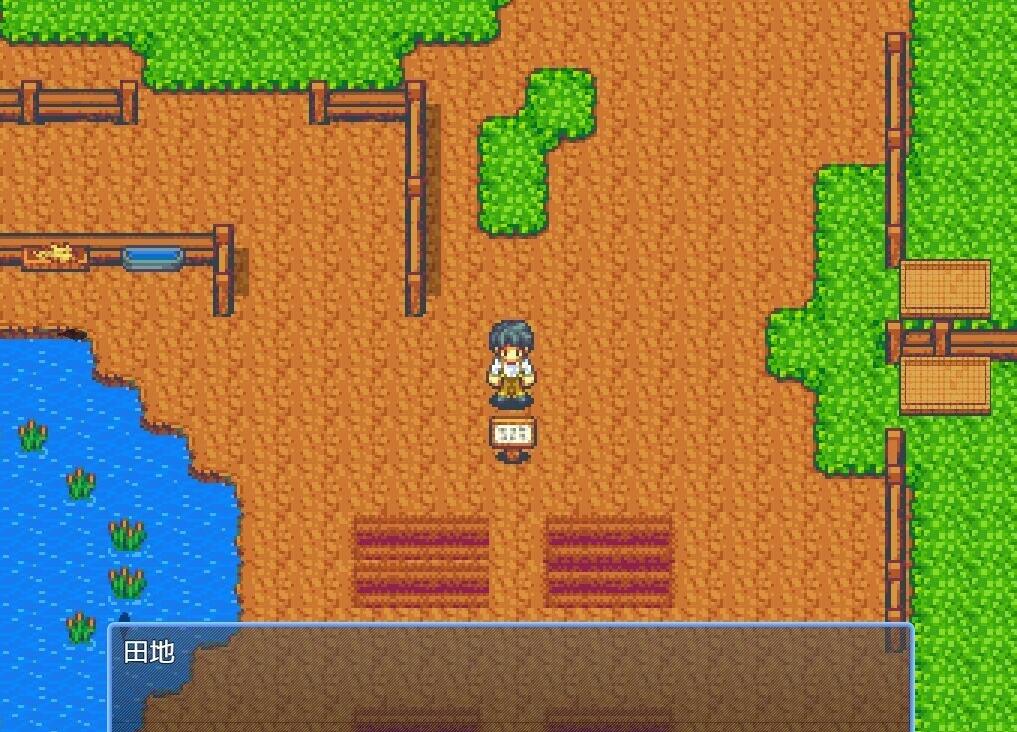The height and width of the screenshot is (732, 1017).
Task: Advance the 田地 message window
Action: click(x=510, y=678)
